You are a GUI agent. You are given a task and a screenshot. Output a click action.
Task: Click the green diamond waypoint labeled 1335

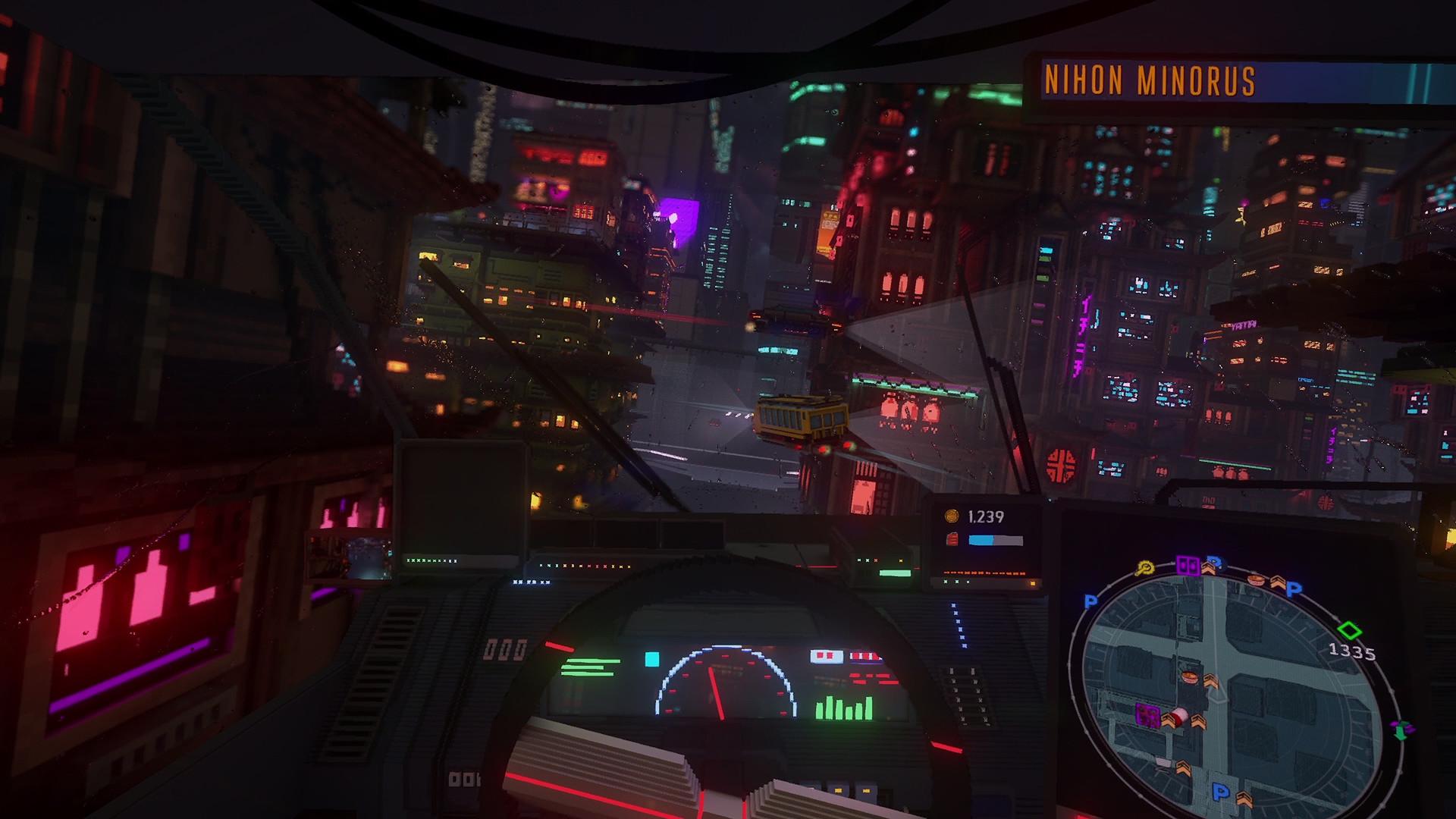click(x=1350, y=629)
